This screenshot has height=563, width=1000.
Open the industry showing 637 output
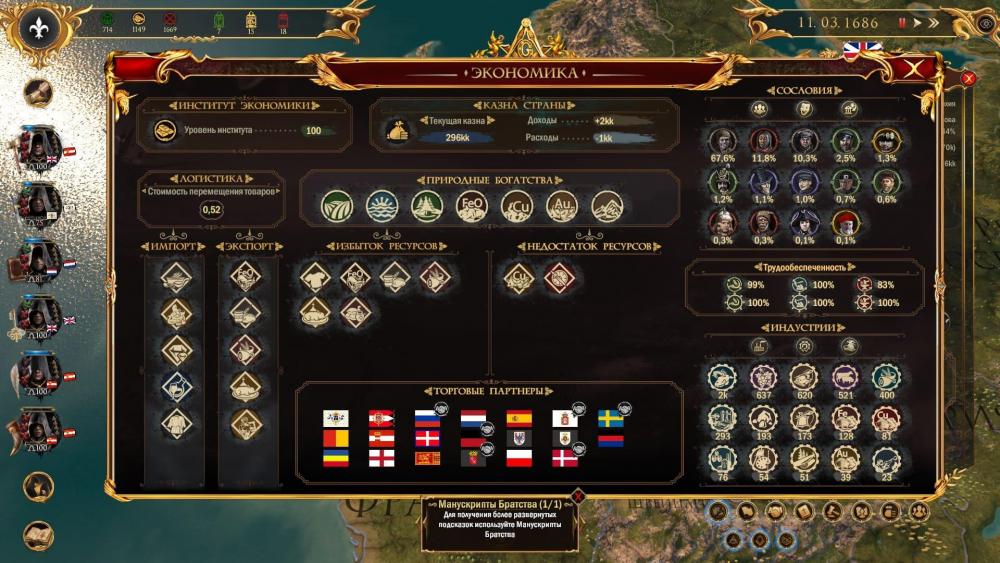pyautogui.click(x=763, y=377)
